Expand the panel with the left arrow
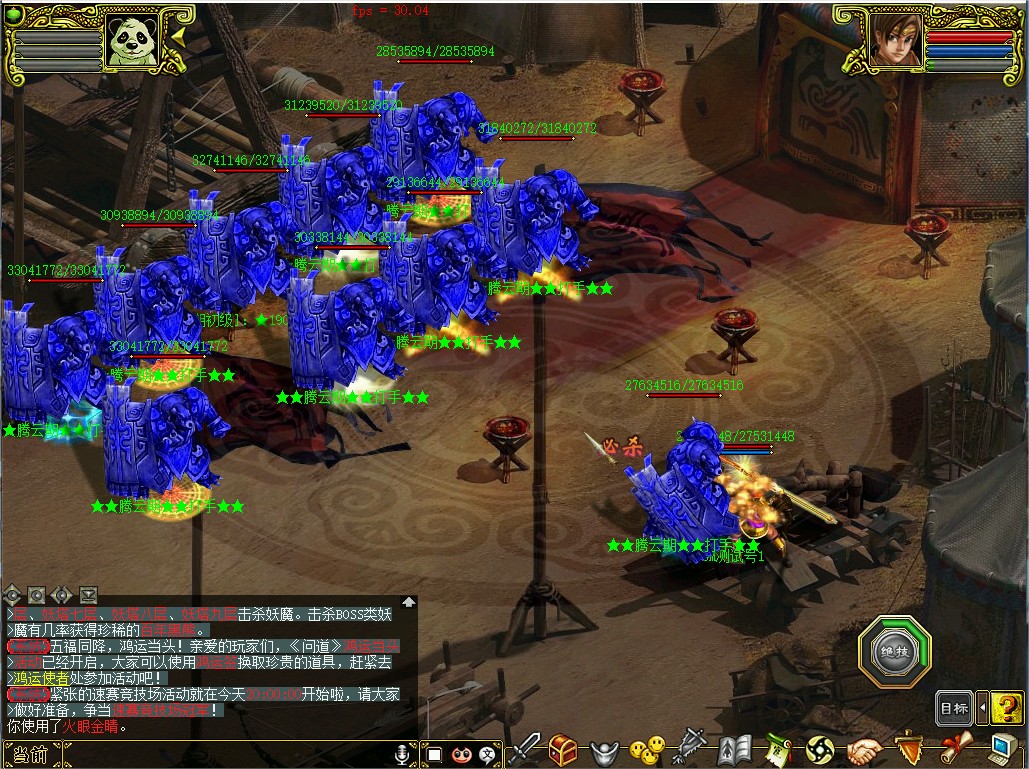Screen dimensions: 1029x769 (x=982, y=708)
